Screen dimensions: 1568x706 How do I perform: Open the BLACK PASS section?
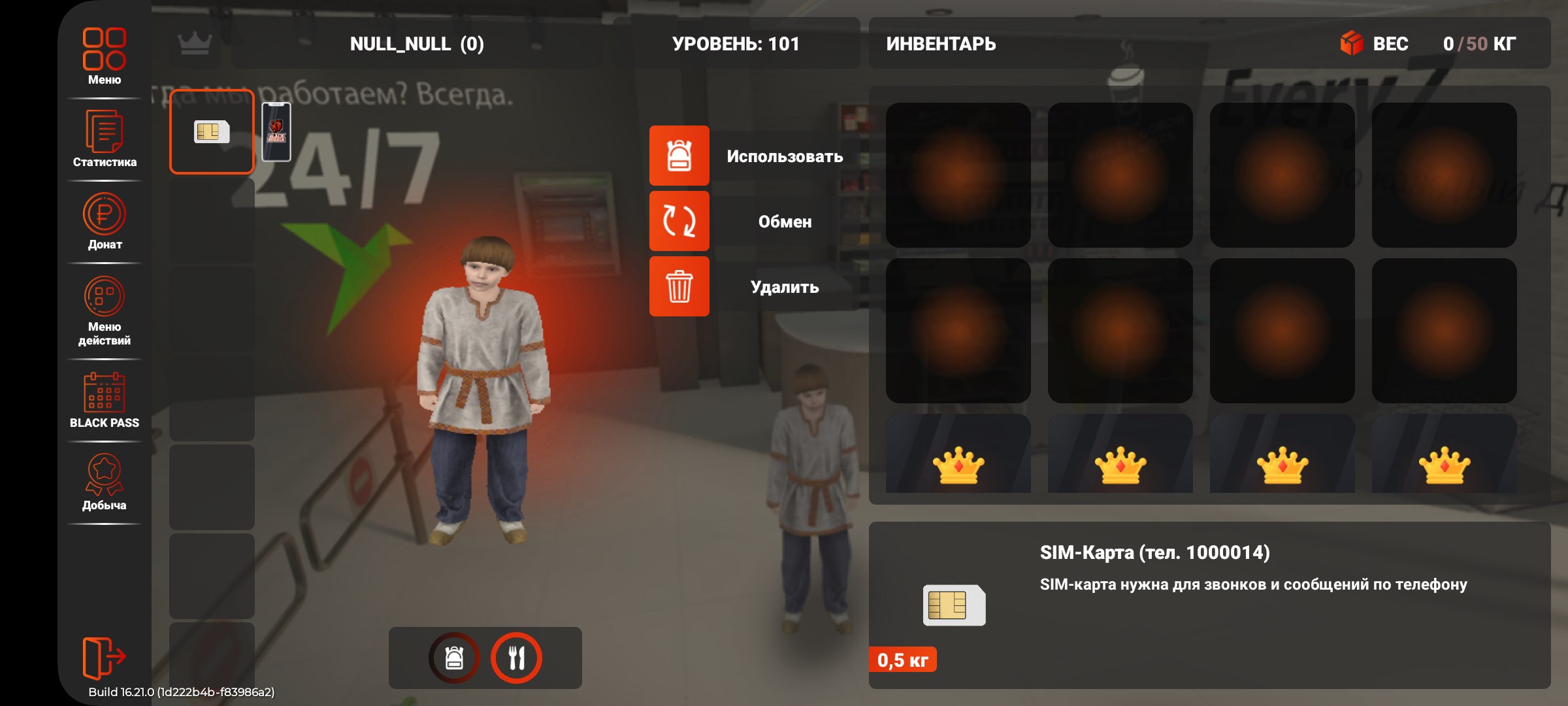pos(105,399)
